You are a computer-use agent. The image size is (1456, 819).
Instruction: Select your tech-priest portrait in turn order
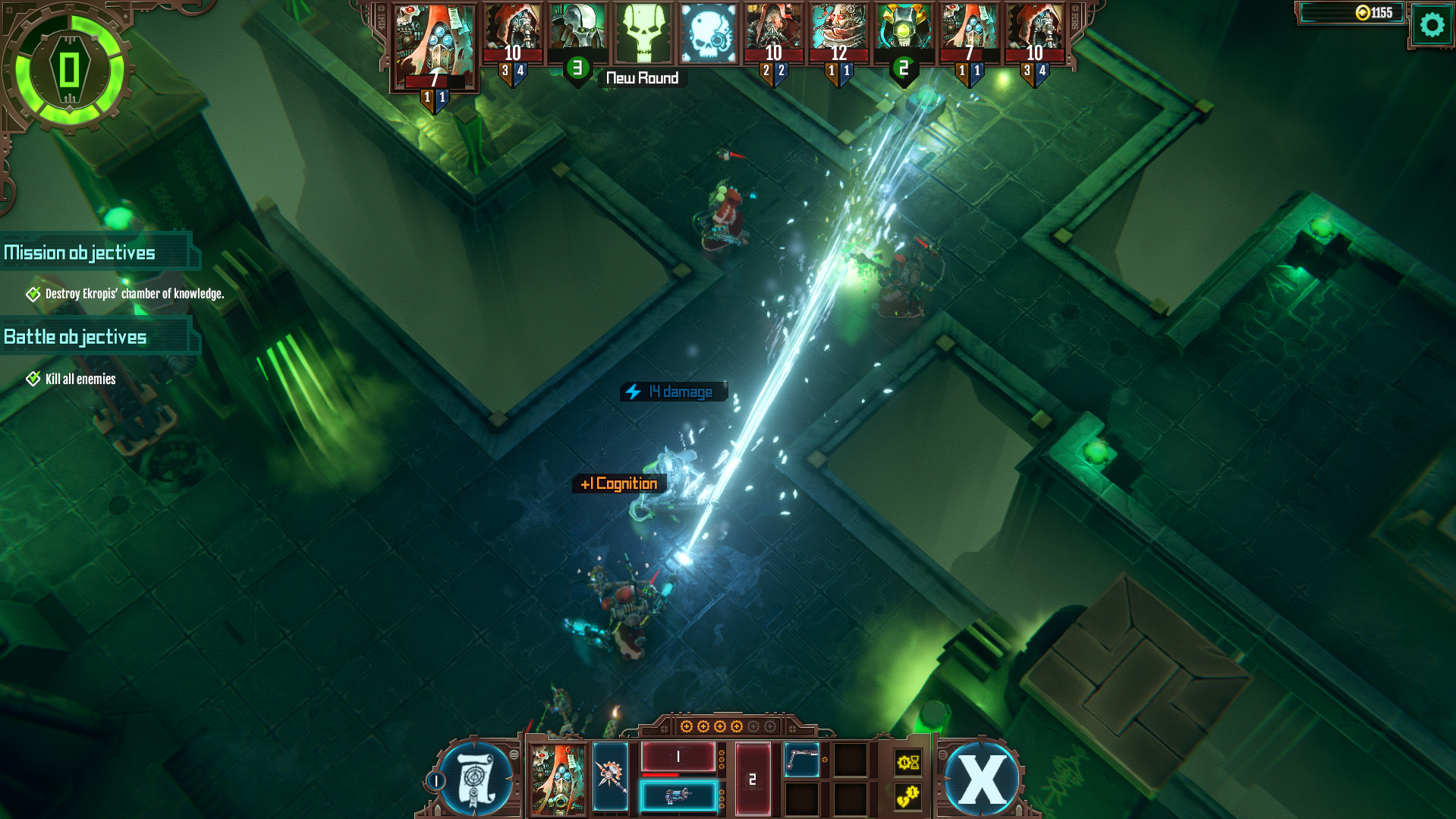(435, 41)
